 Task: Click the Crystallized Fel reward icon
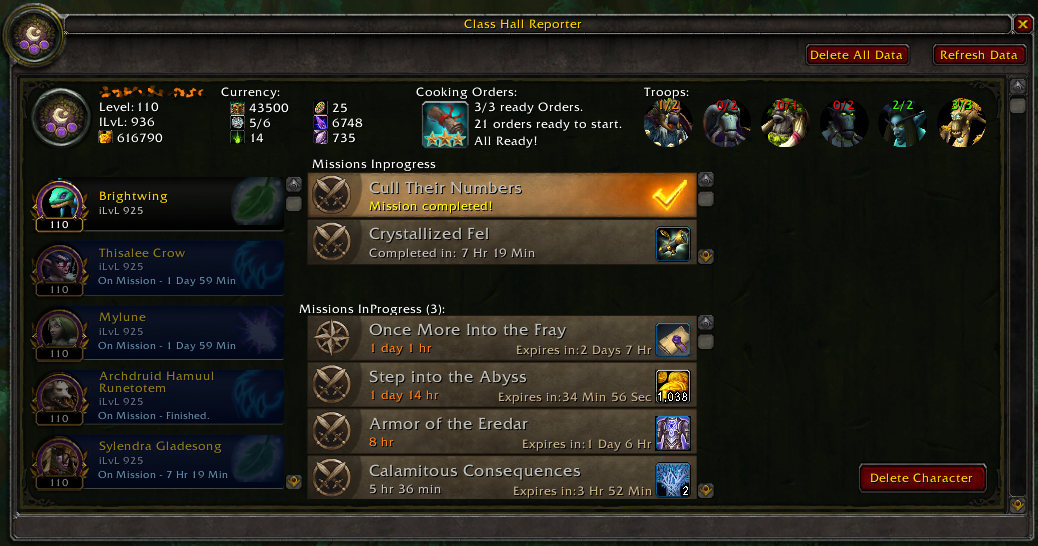673,243
